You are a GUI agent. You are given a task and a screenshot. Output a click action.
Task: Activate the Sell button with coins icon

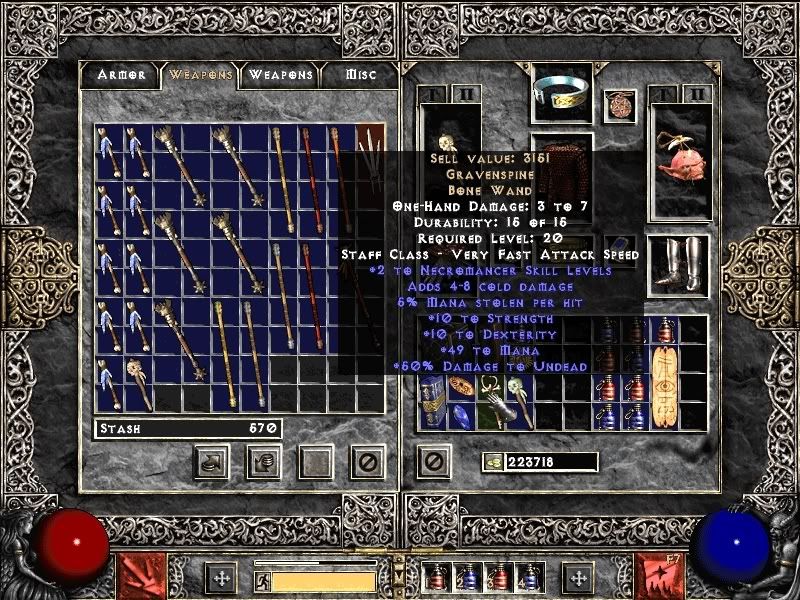263,461
